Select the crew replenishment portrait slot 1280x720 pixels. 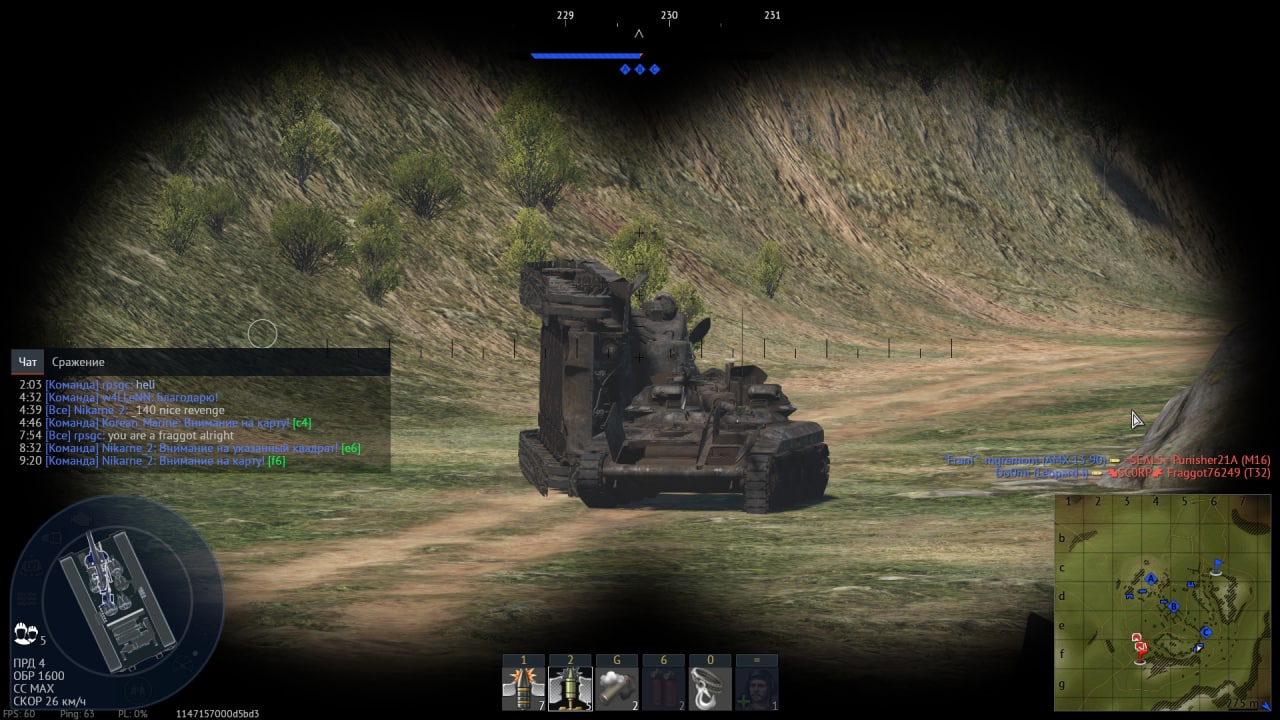click(757, 689)
